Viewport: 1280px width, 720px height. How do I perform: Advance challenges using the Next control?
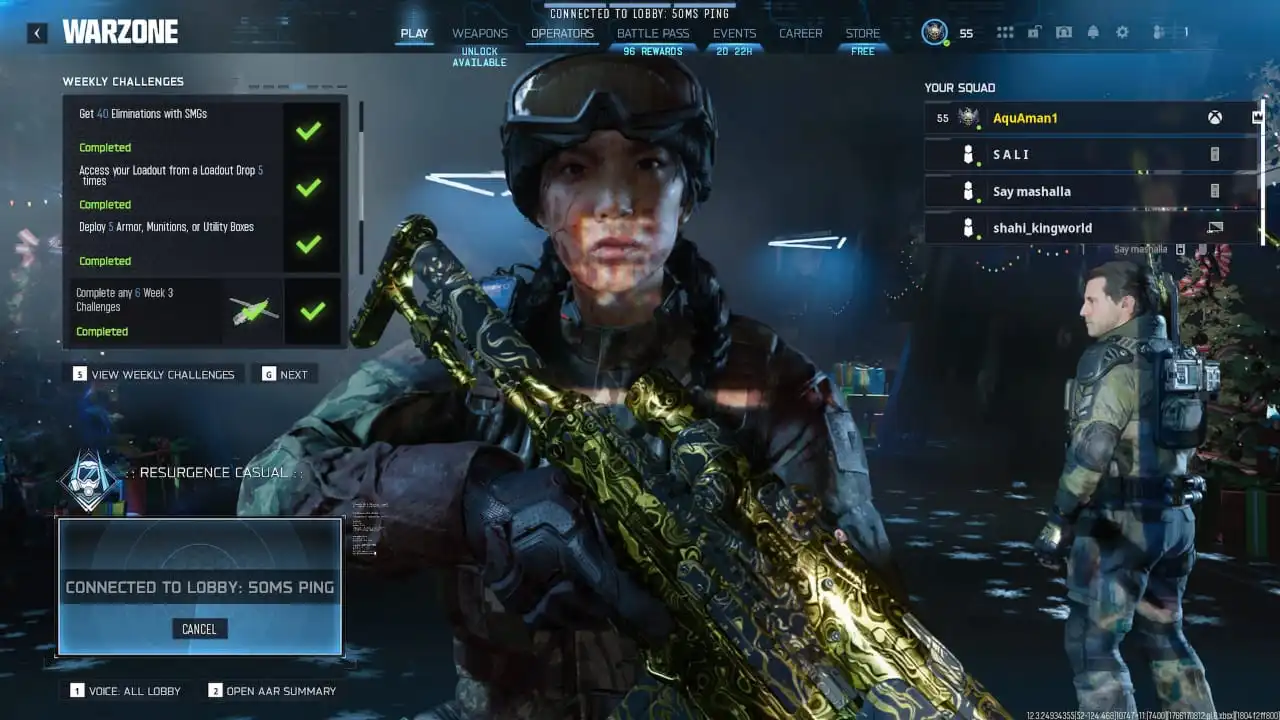[x=284, y=373]
